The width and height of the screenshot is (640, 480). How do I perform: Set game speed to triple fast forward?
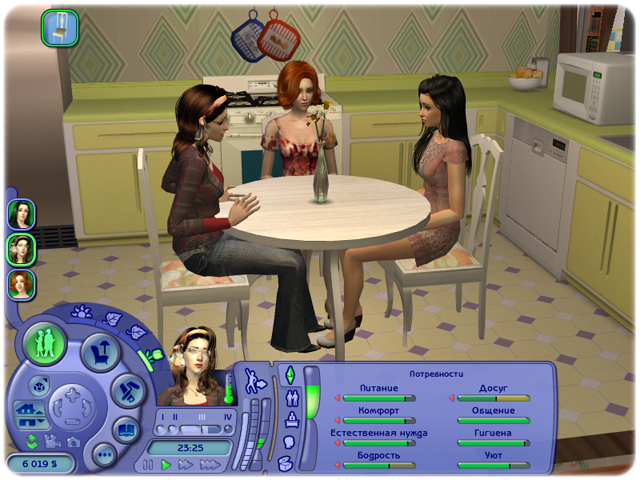(209, 465)
